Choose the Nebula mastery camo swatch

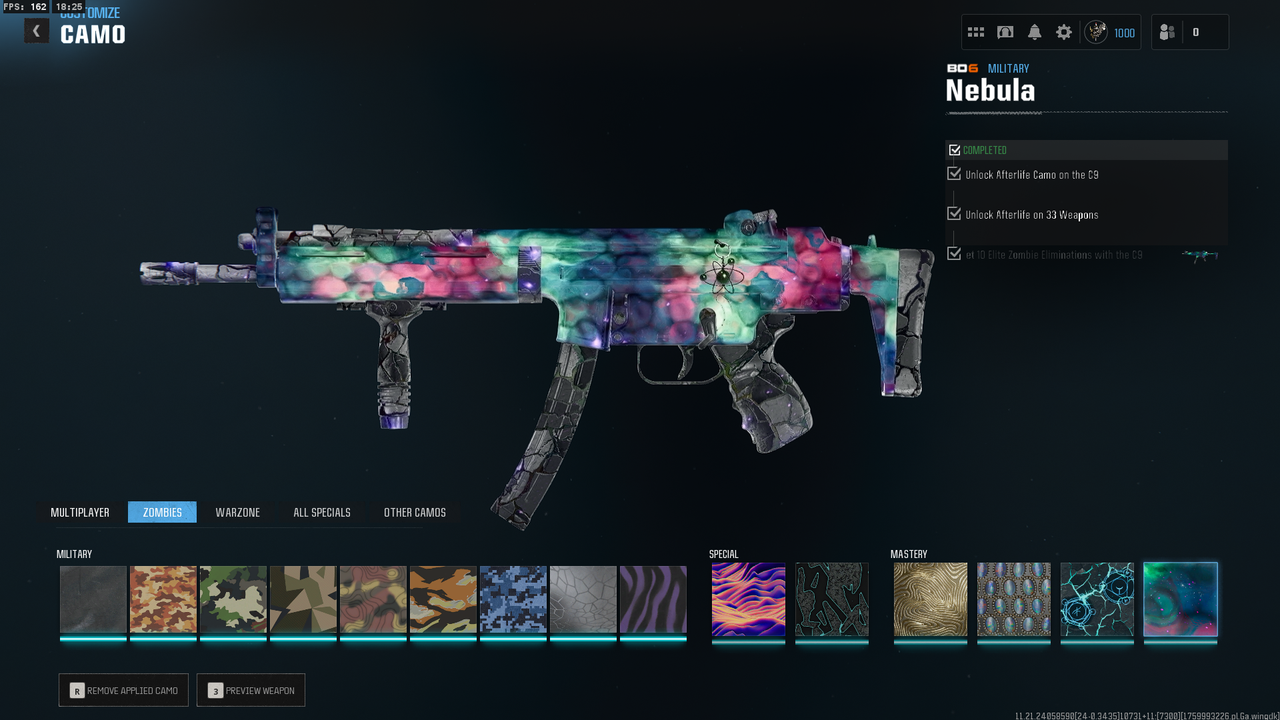click(x=1180, y=599)
